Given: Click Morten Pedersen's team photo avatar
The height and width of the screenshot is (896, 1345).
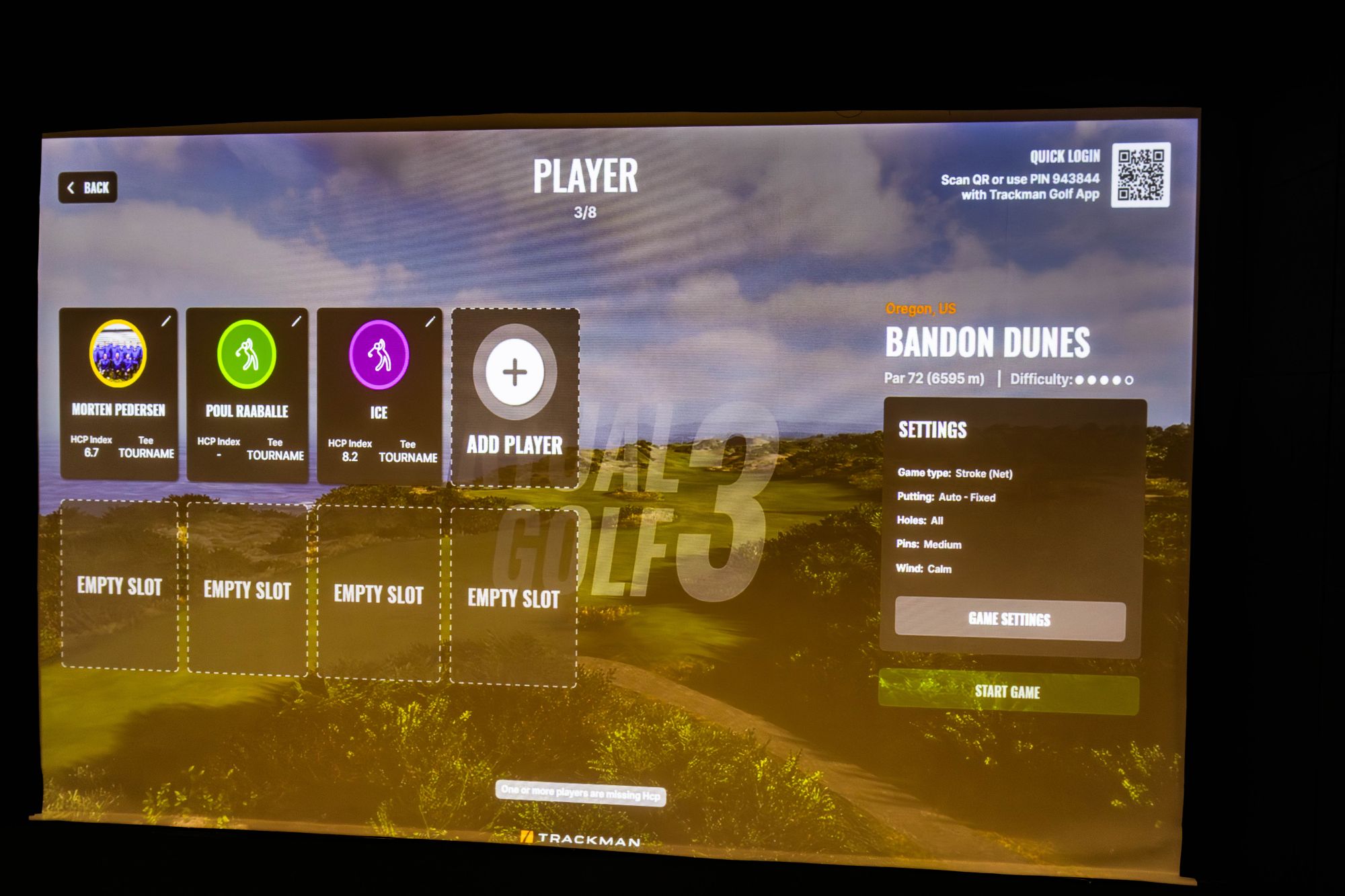Looking at the screenshot, I should [x=118, y=354].
